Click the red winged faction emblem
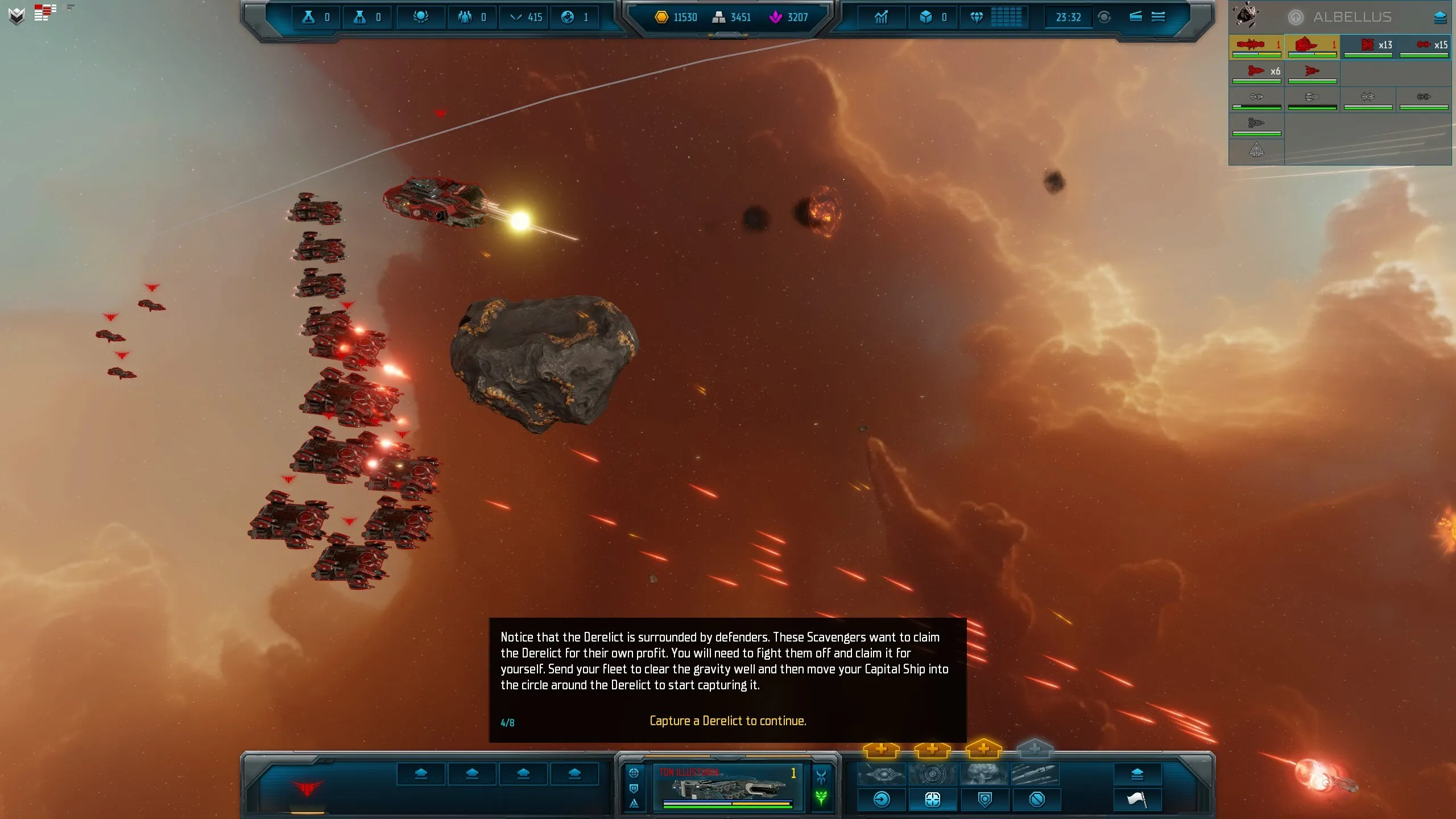 307,788
